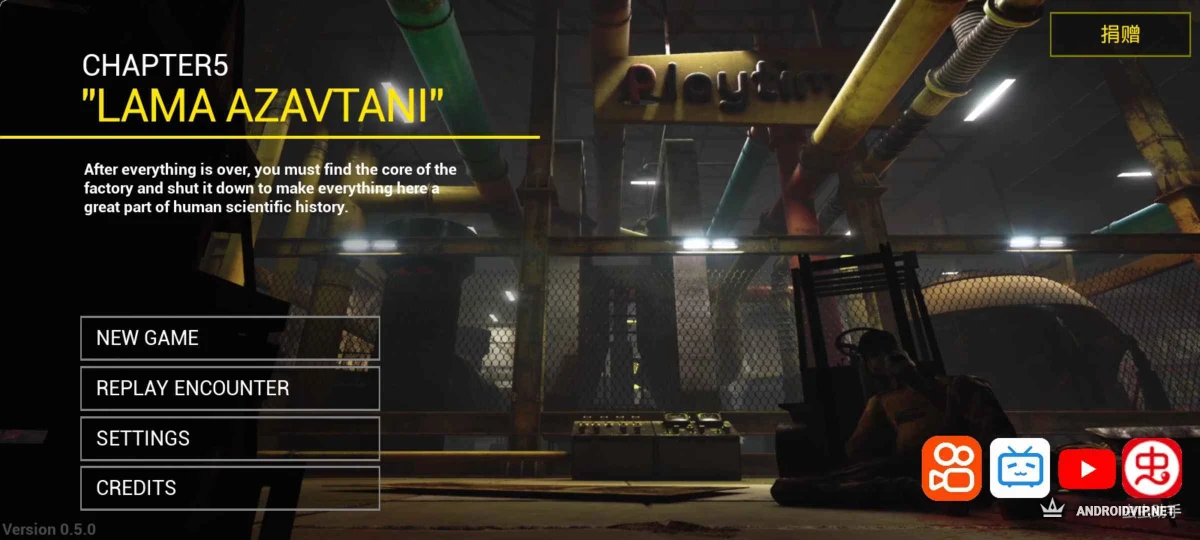
Task: Open the red YouTube icon link
Action: (1086, 468)
